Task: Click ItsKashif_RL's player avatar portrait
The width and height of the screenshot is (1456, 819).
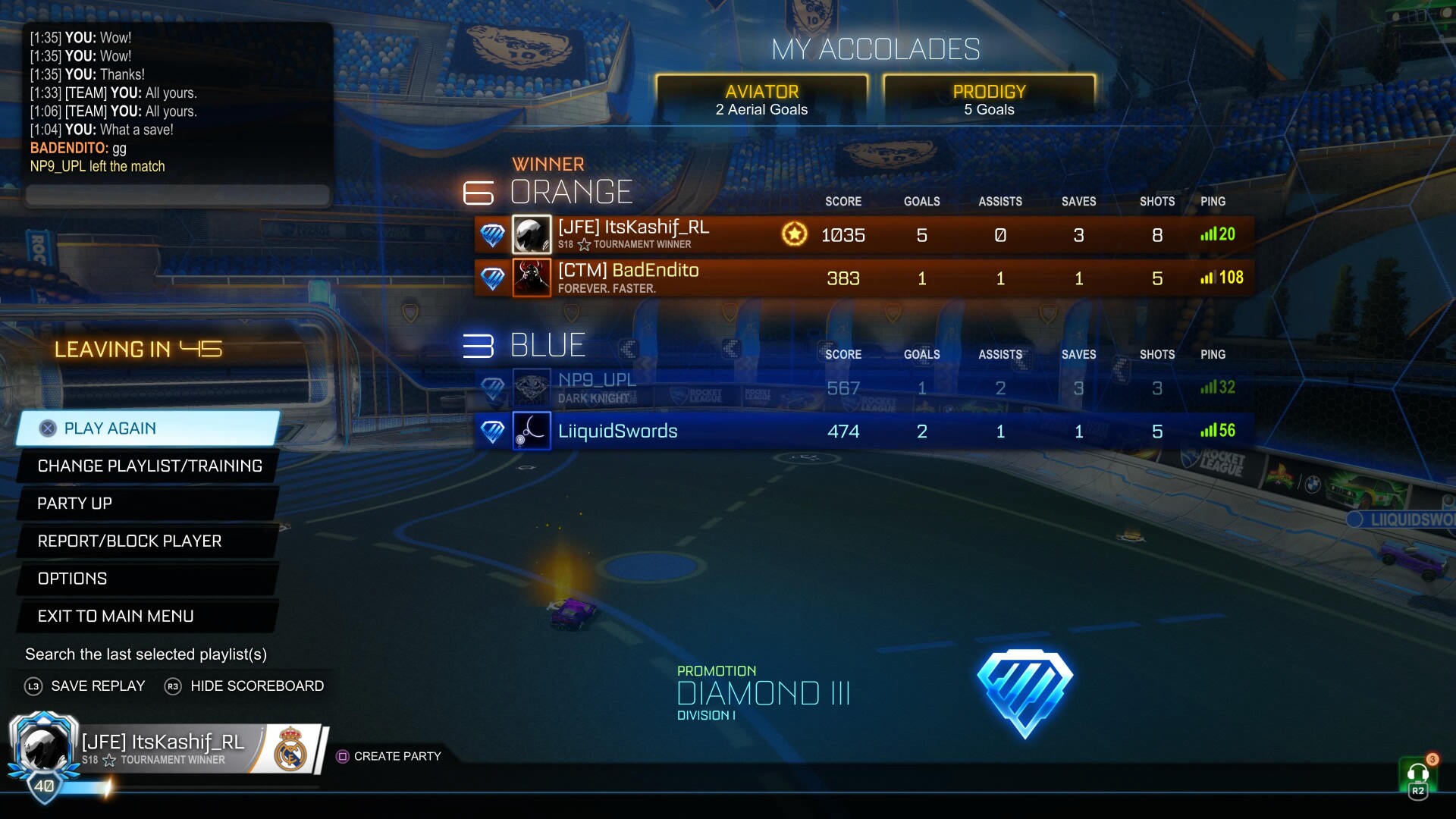Action: point(532,234)
